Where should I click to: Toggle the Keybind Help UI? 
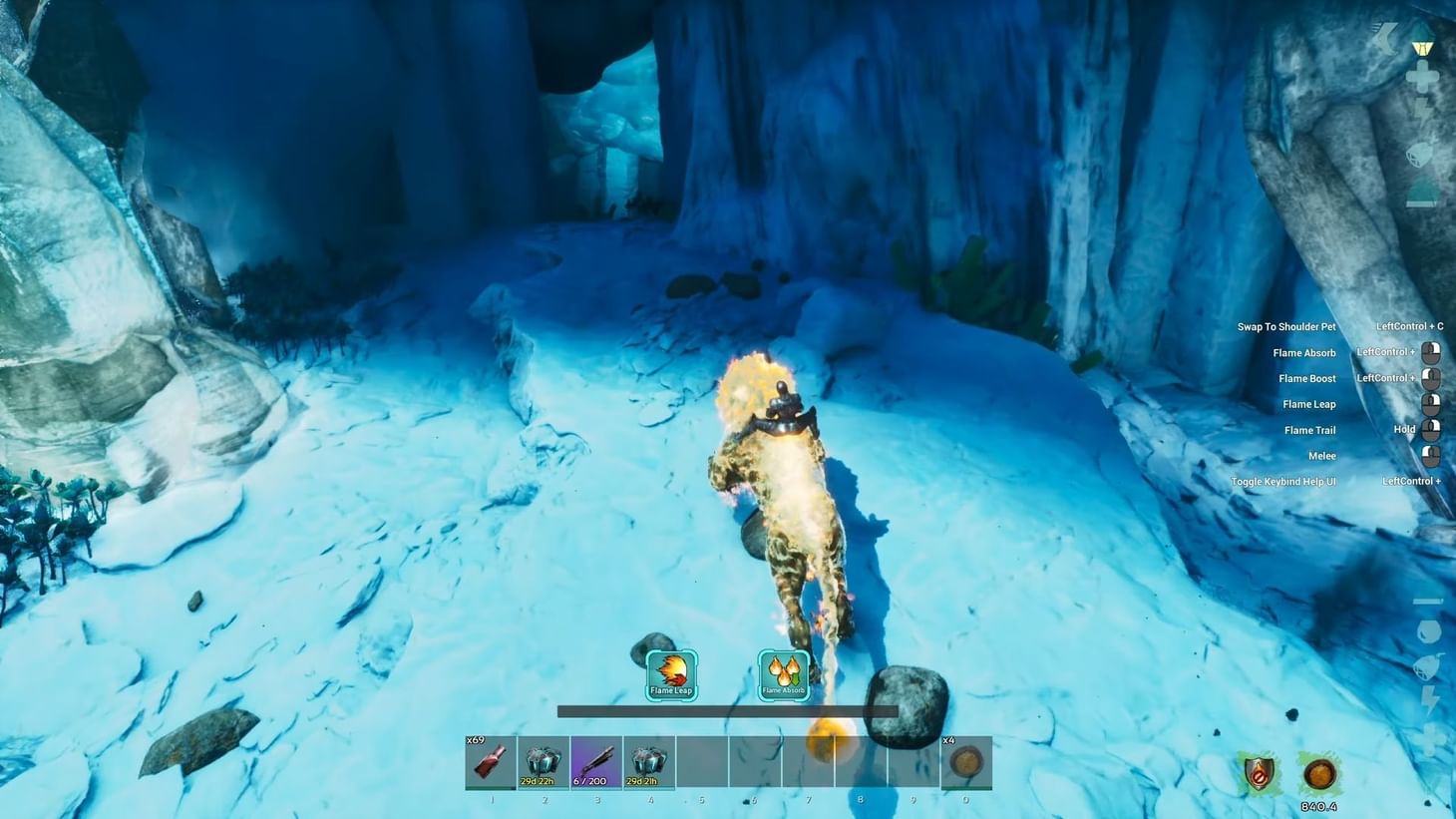(1282, 480)
